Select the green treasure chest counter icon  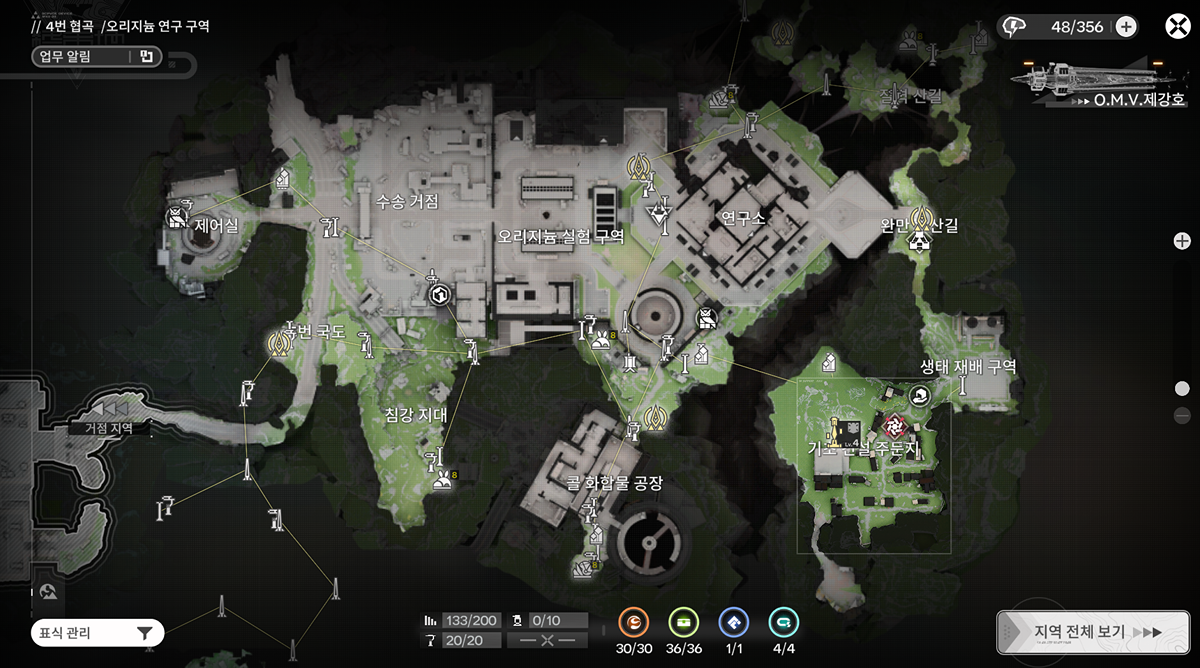point(684,623)
